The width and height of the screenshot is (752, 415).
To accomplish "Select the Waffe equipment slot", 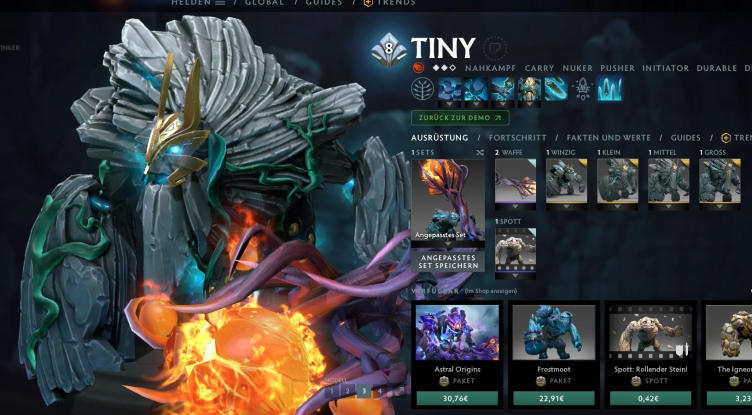I will point(515,181).
